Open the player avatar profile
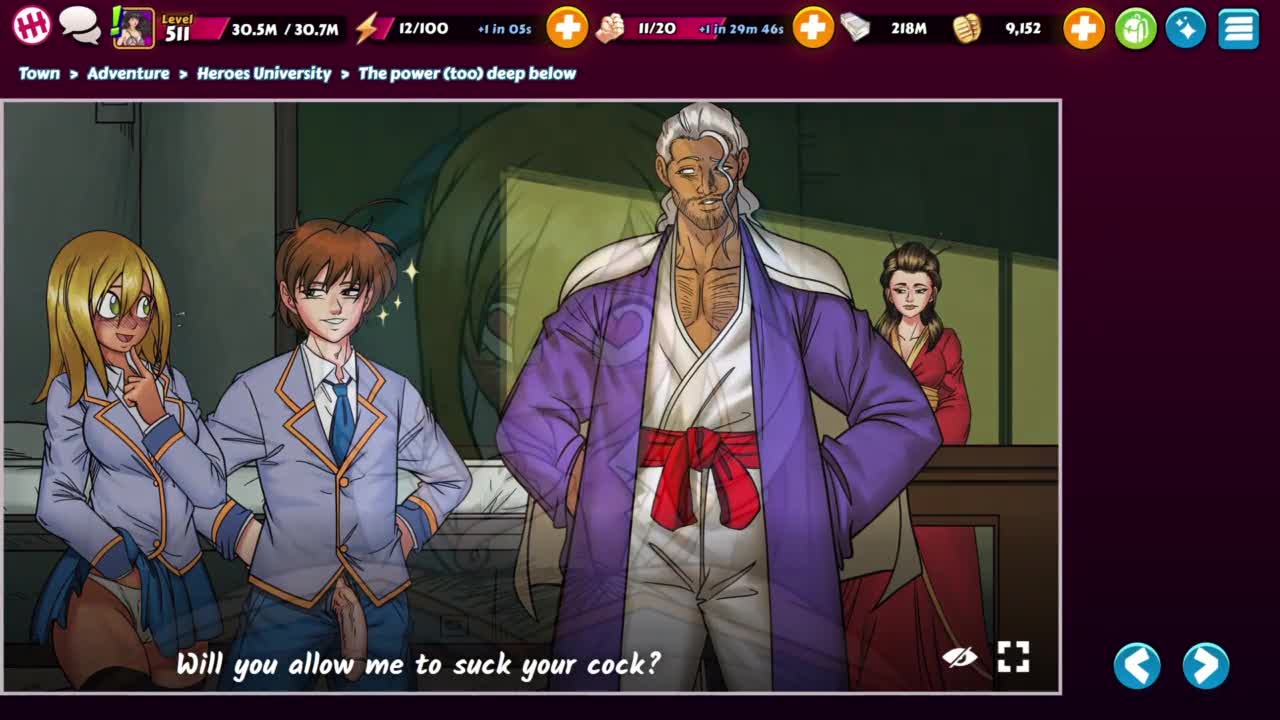The height and width of the screenshot is (720, 1280). [134, 28]
